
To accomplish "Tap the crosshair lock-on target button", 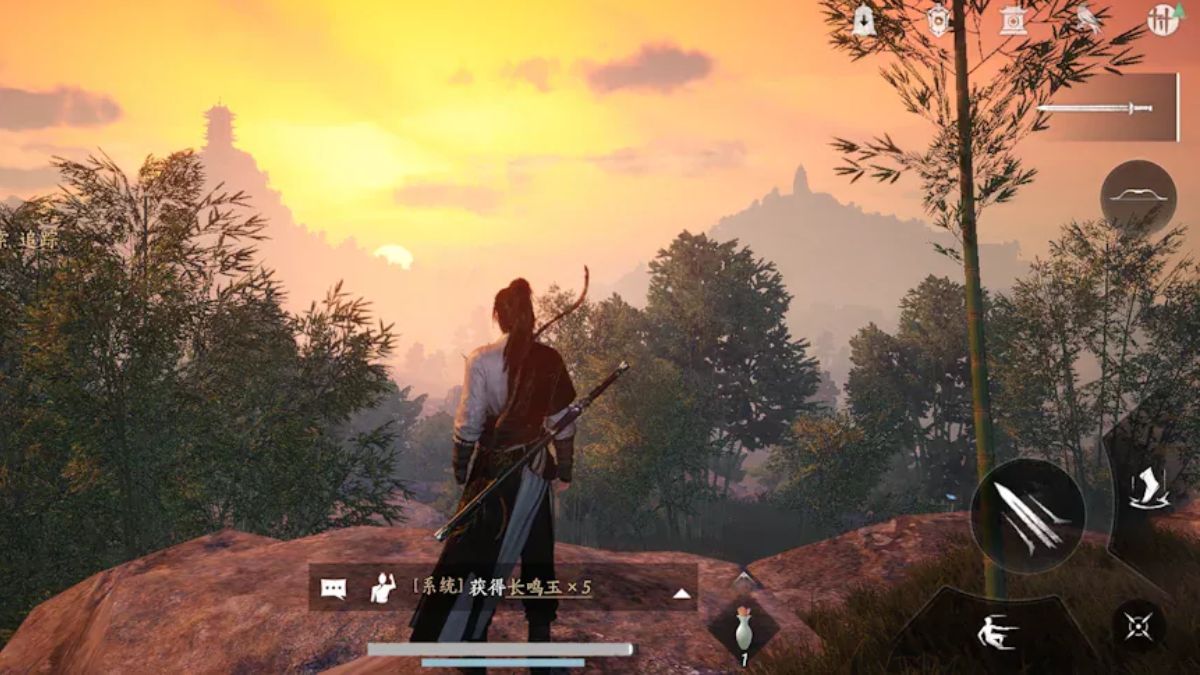I will pyautogui.click(x=1139, y=626).
